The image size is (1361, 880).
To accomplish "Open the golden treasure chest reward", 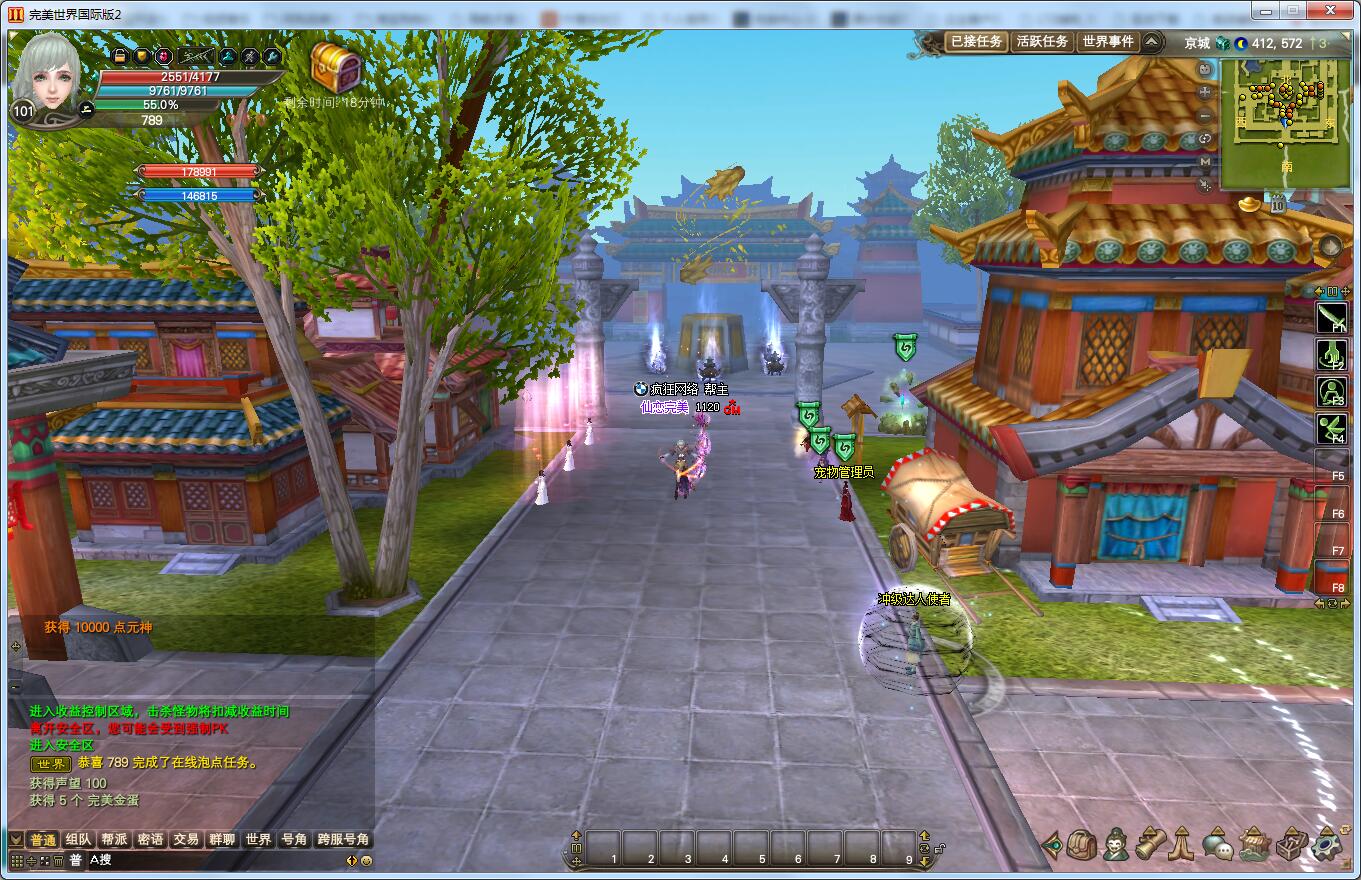I will (335, 67).
